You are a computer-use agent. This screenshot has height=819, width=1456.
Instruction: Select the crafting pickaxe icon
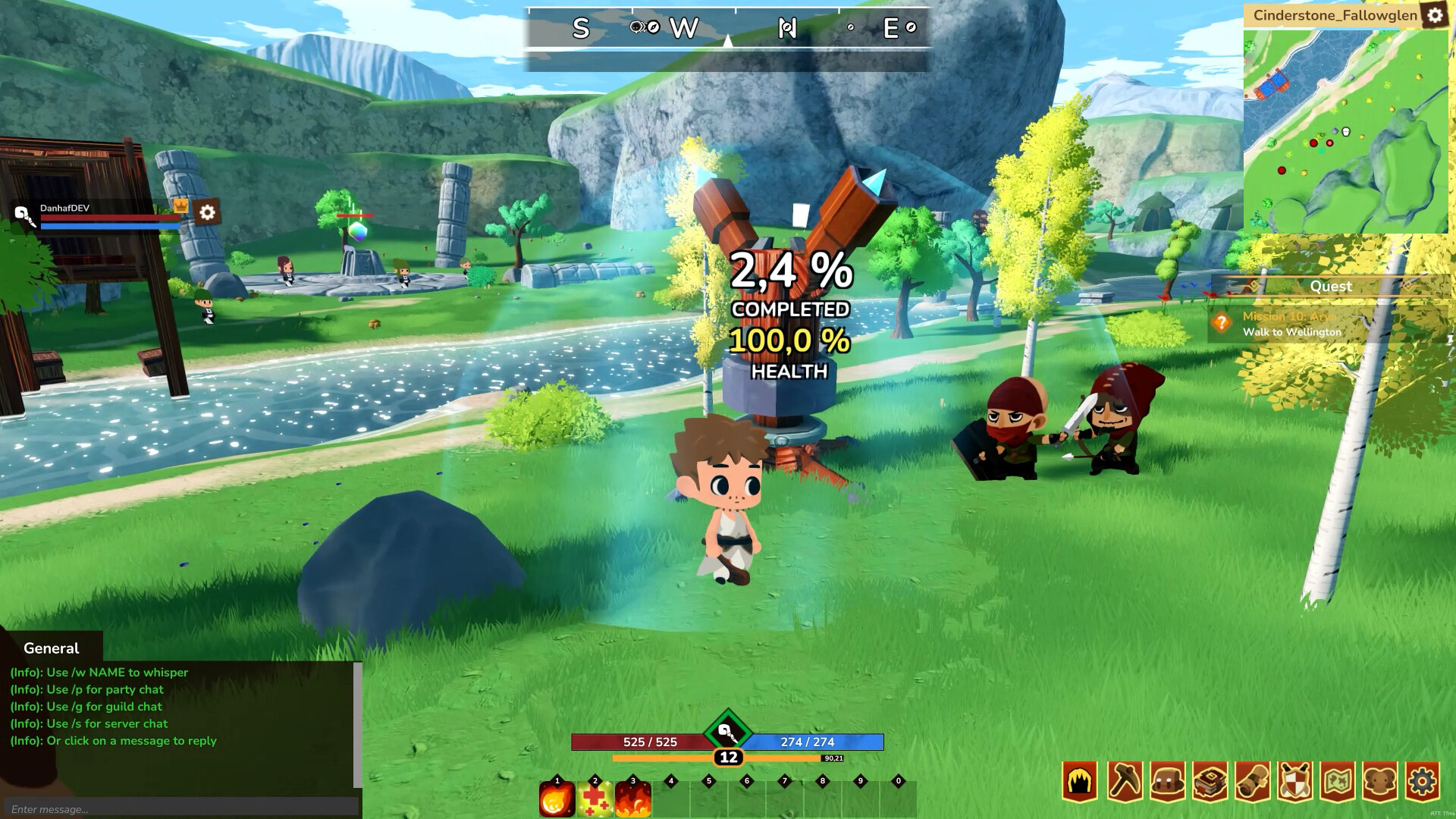pos(1124,780)
